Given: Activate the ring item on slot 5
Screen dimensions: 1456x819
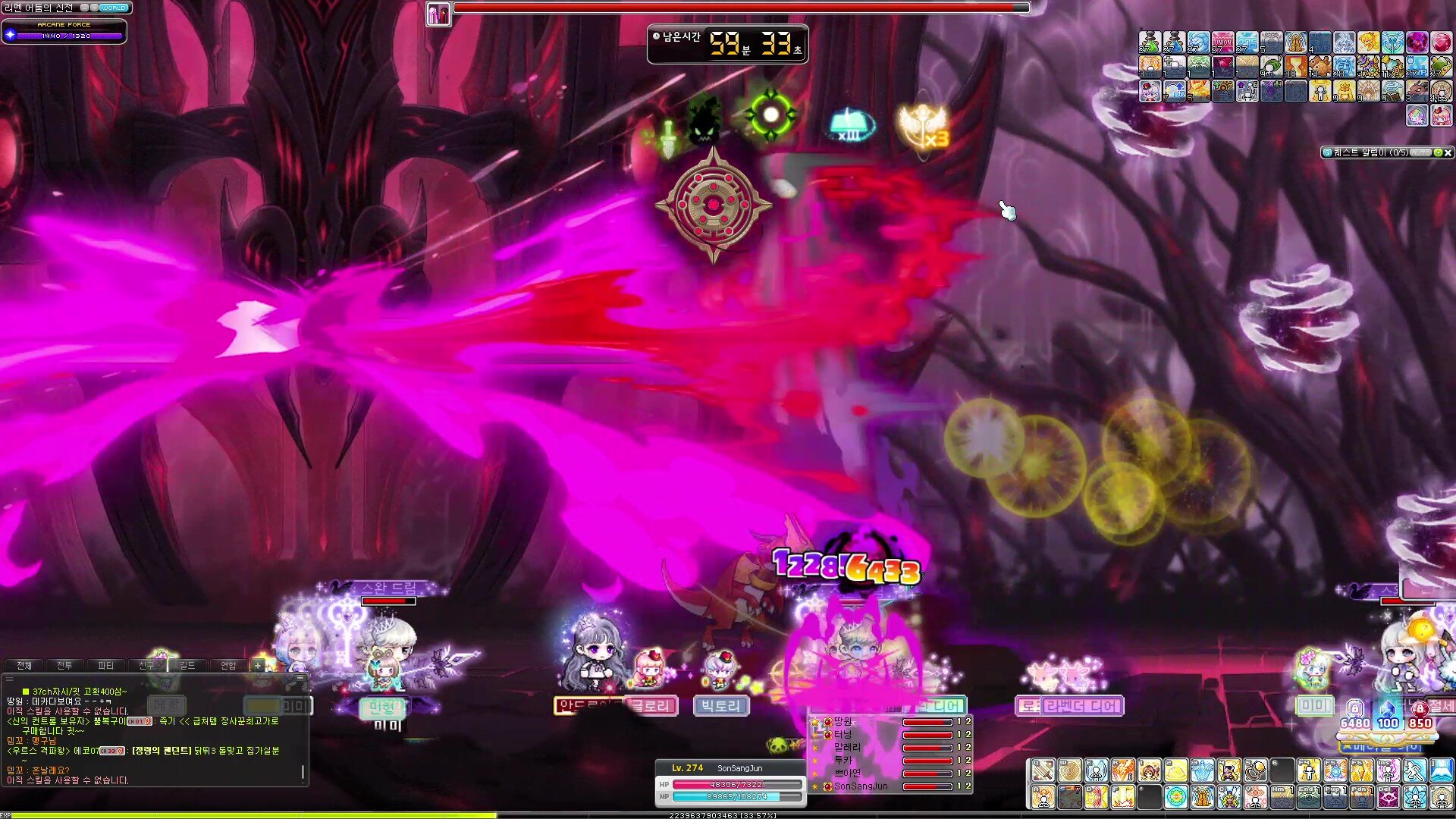Looking at the screenshot, I should point(1255,771).
